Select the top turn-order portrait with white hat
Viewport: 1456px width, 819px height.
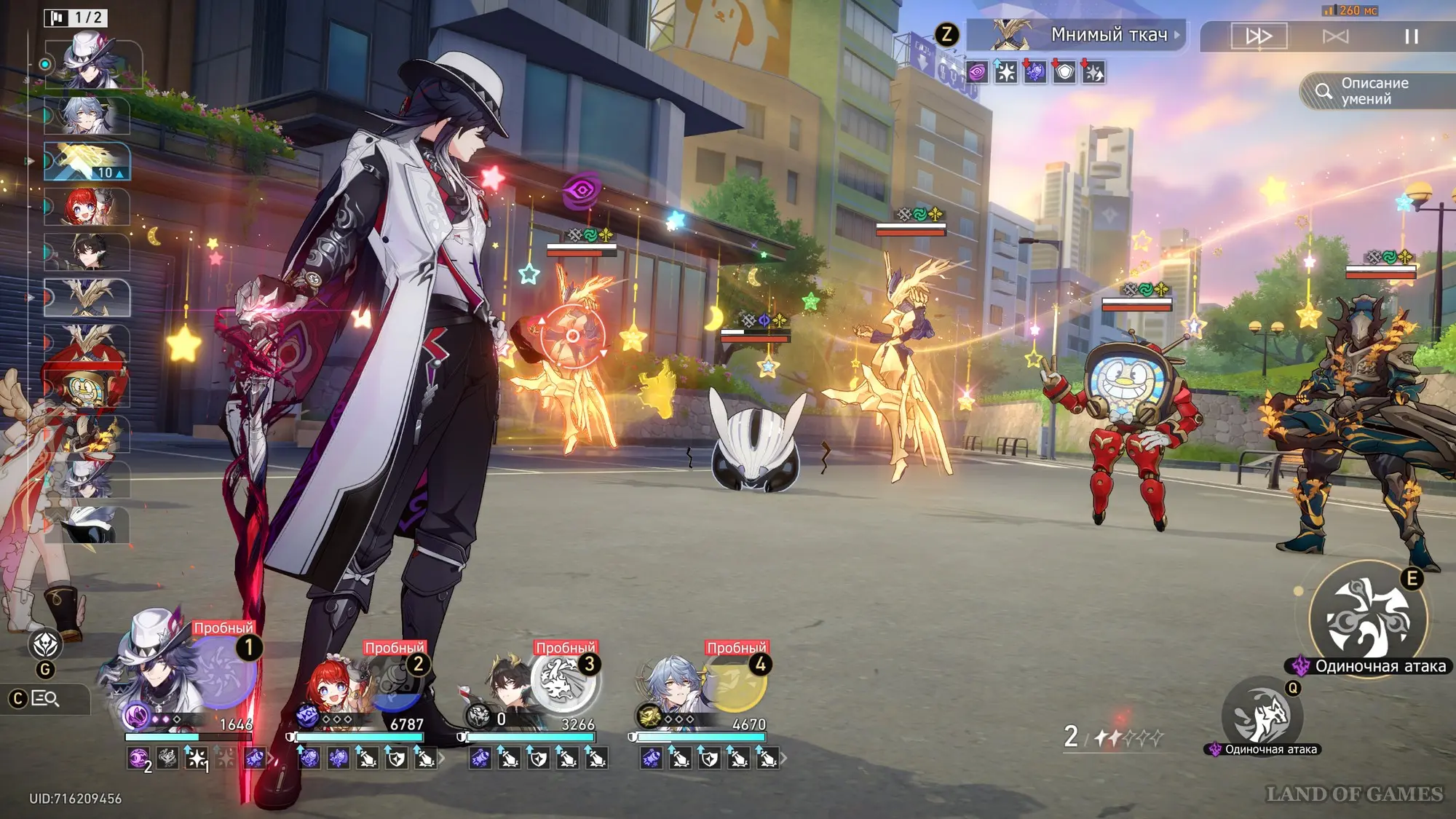click(92, 64)
